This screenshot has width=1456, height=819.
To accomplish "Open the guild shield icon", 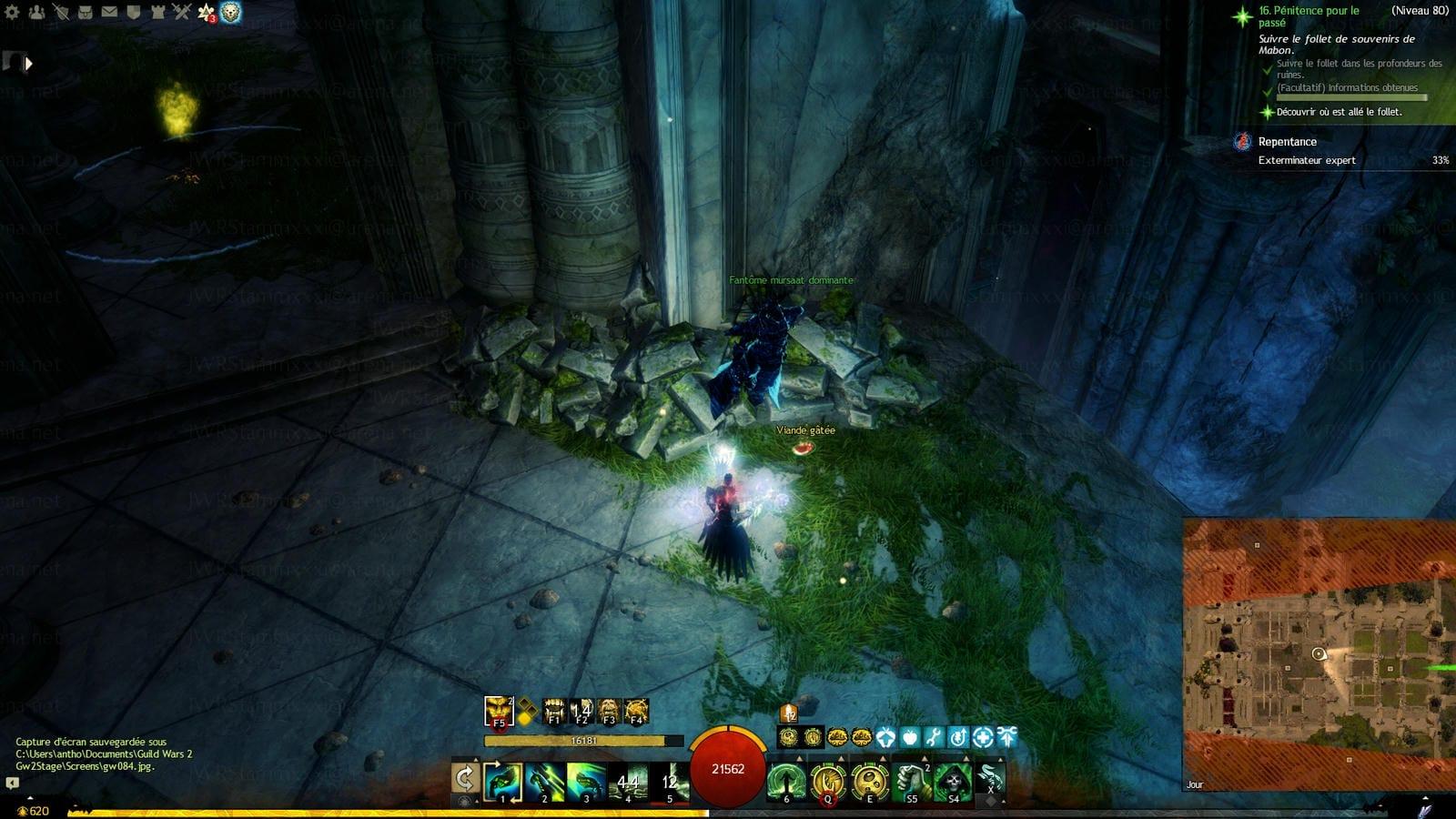I will coord(133,13).
